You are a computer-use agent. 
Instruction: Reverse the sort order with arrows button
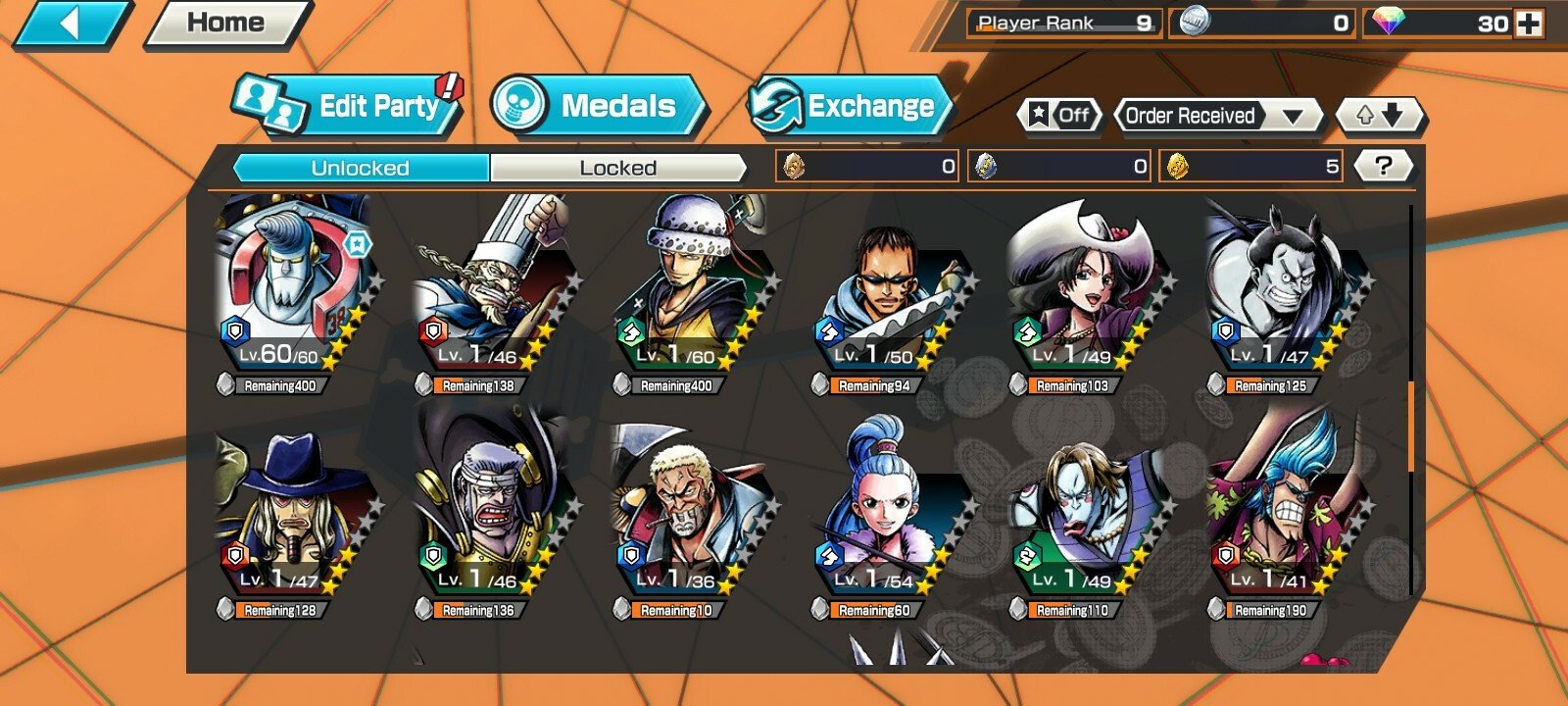point(1380,116)
